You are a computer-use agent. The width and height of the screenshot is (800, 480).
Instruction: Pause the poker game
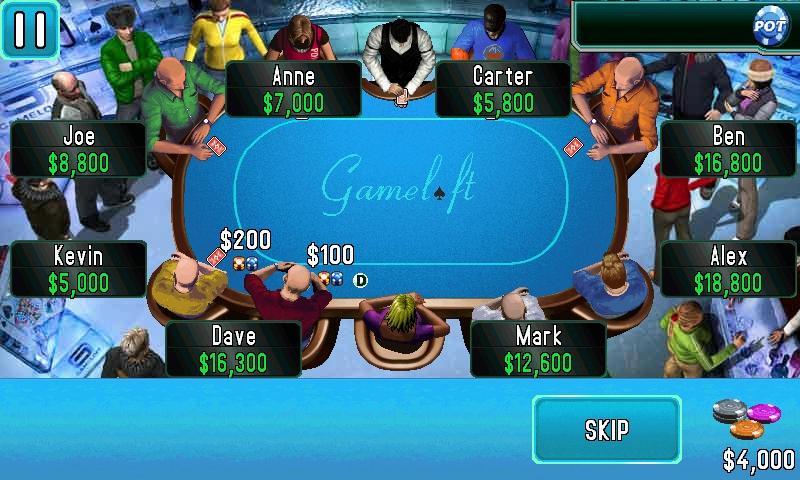click(29, 29)
